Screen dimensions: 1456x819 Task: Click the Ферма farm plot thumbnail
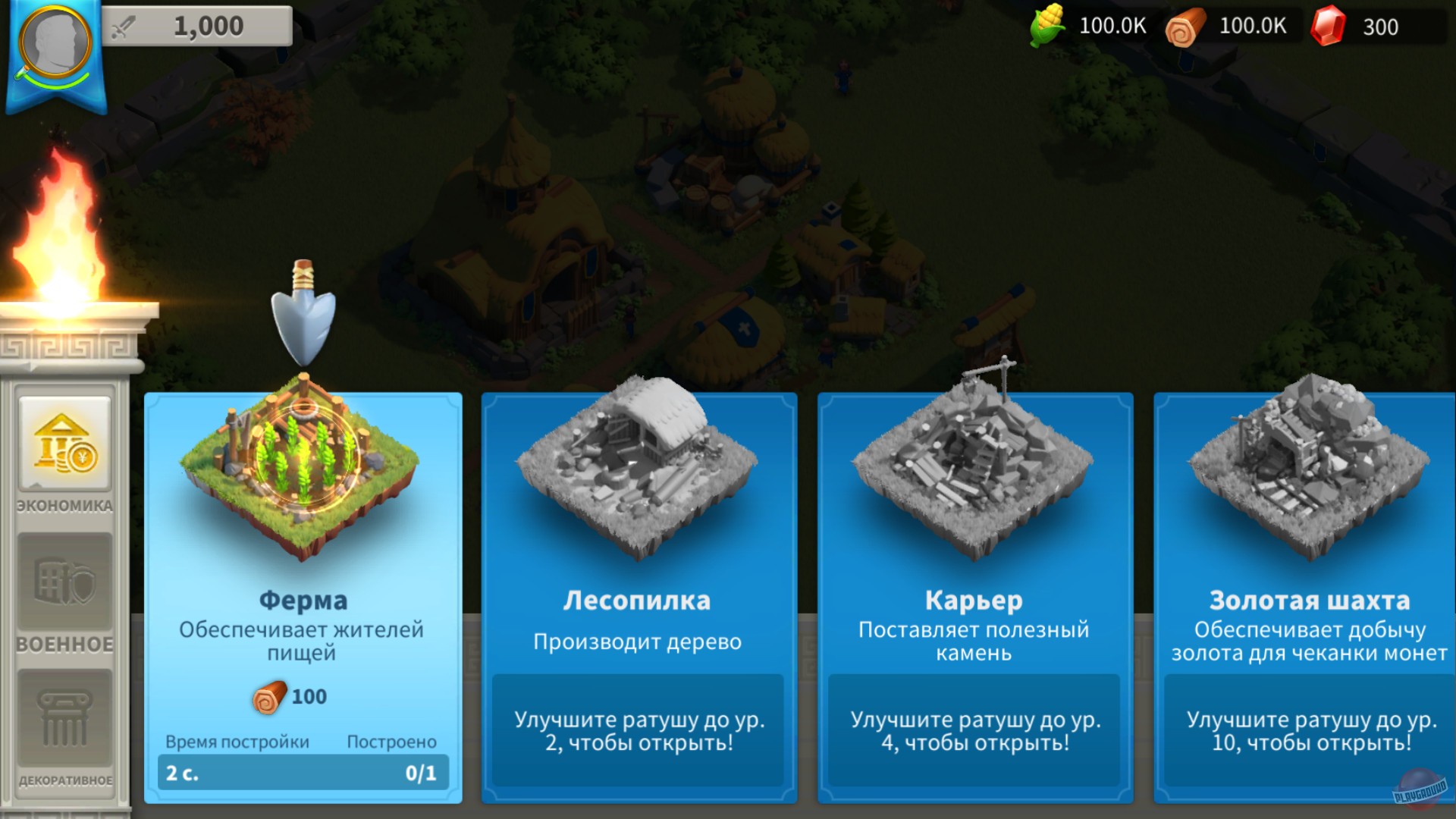coord(302,466)
